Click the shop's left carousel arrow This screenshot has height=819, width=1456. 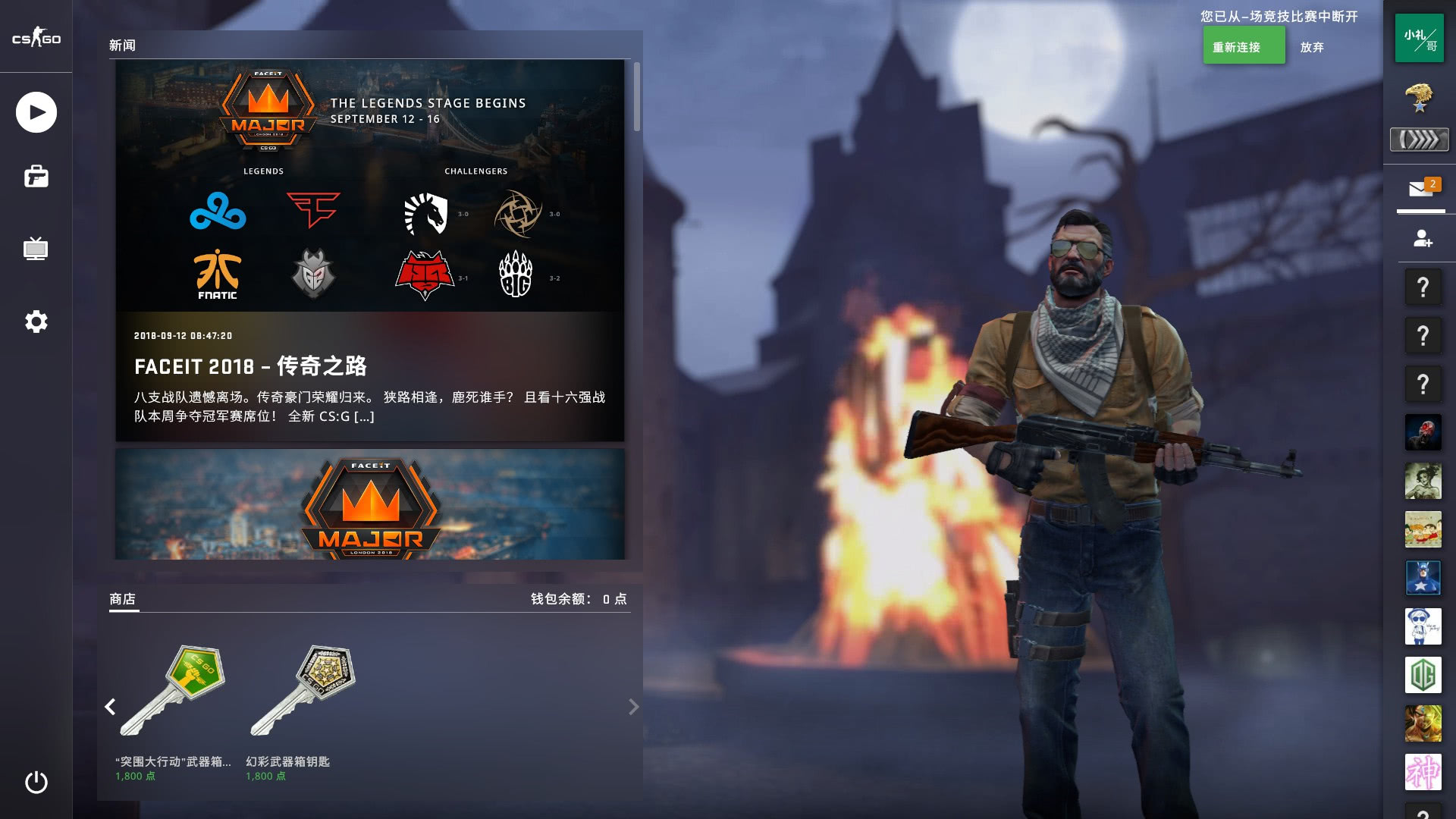pos(109,707)
